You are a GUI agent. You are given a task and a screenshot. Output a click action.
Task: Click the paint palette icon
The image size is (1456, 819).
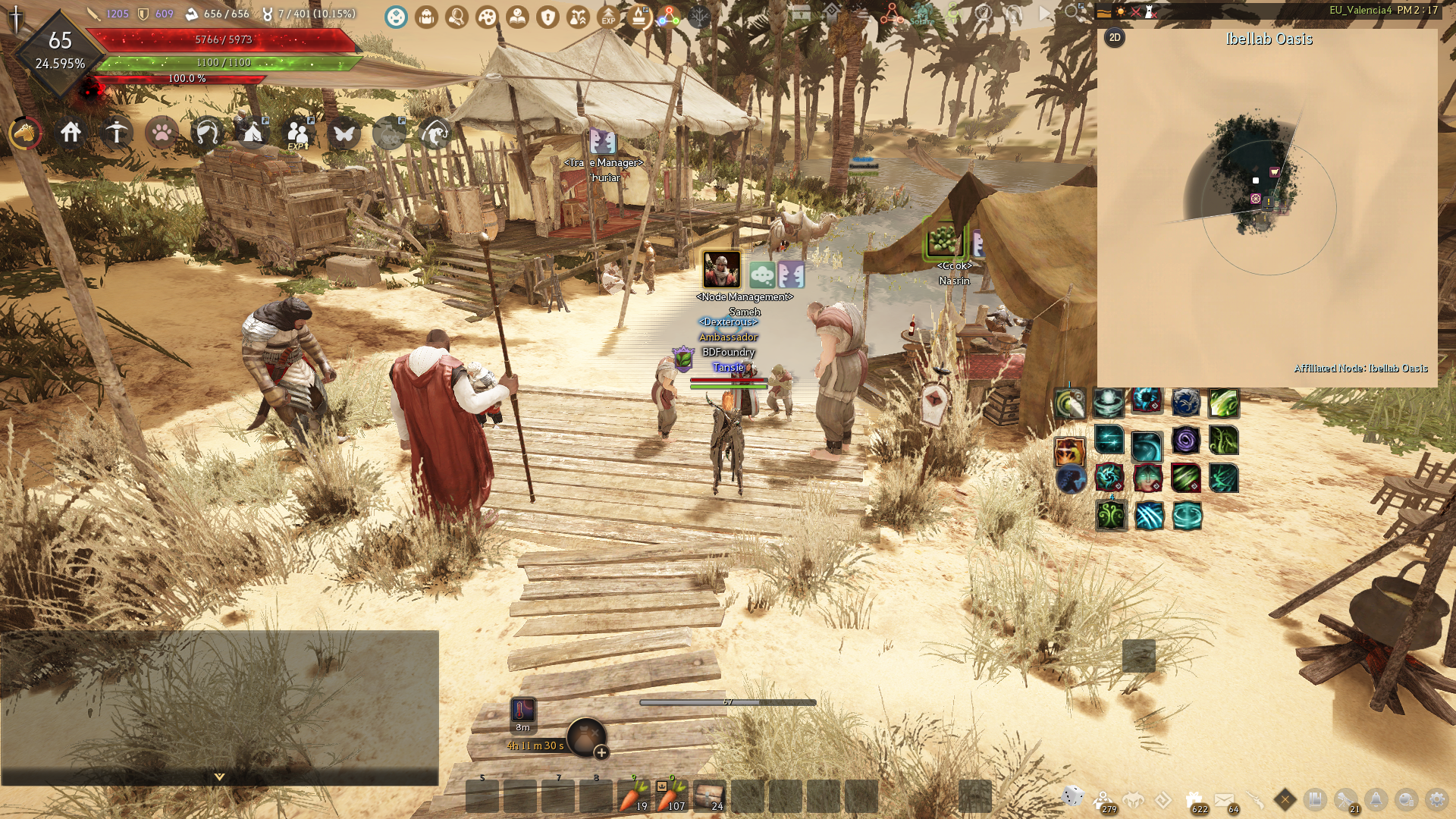point(487,17)
